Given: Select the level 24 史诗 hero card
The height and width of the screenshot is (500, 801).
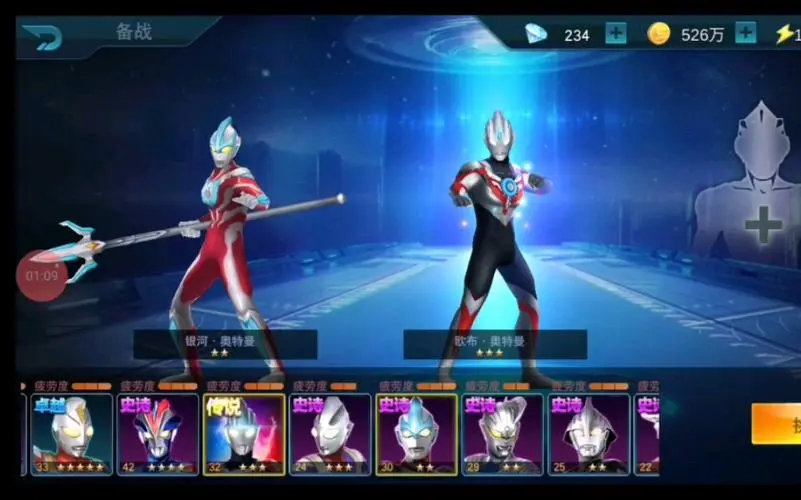Looking at the screenshot, I should (x=330, y=433).
